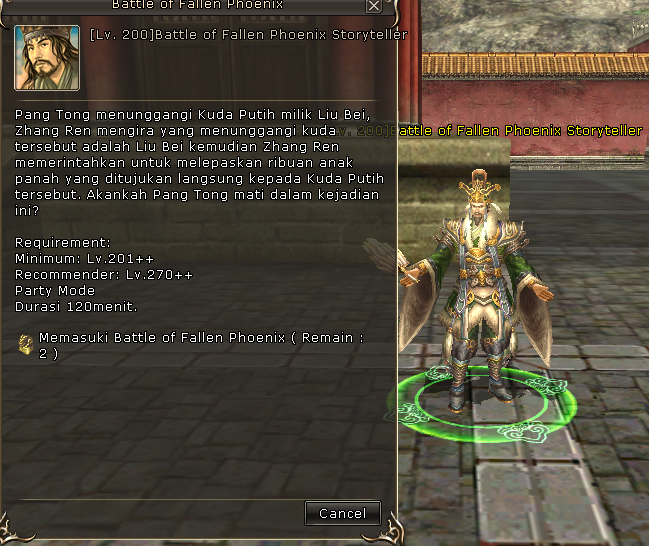Close the Battle of Fallen Phoenix dialog

point(374,6)
